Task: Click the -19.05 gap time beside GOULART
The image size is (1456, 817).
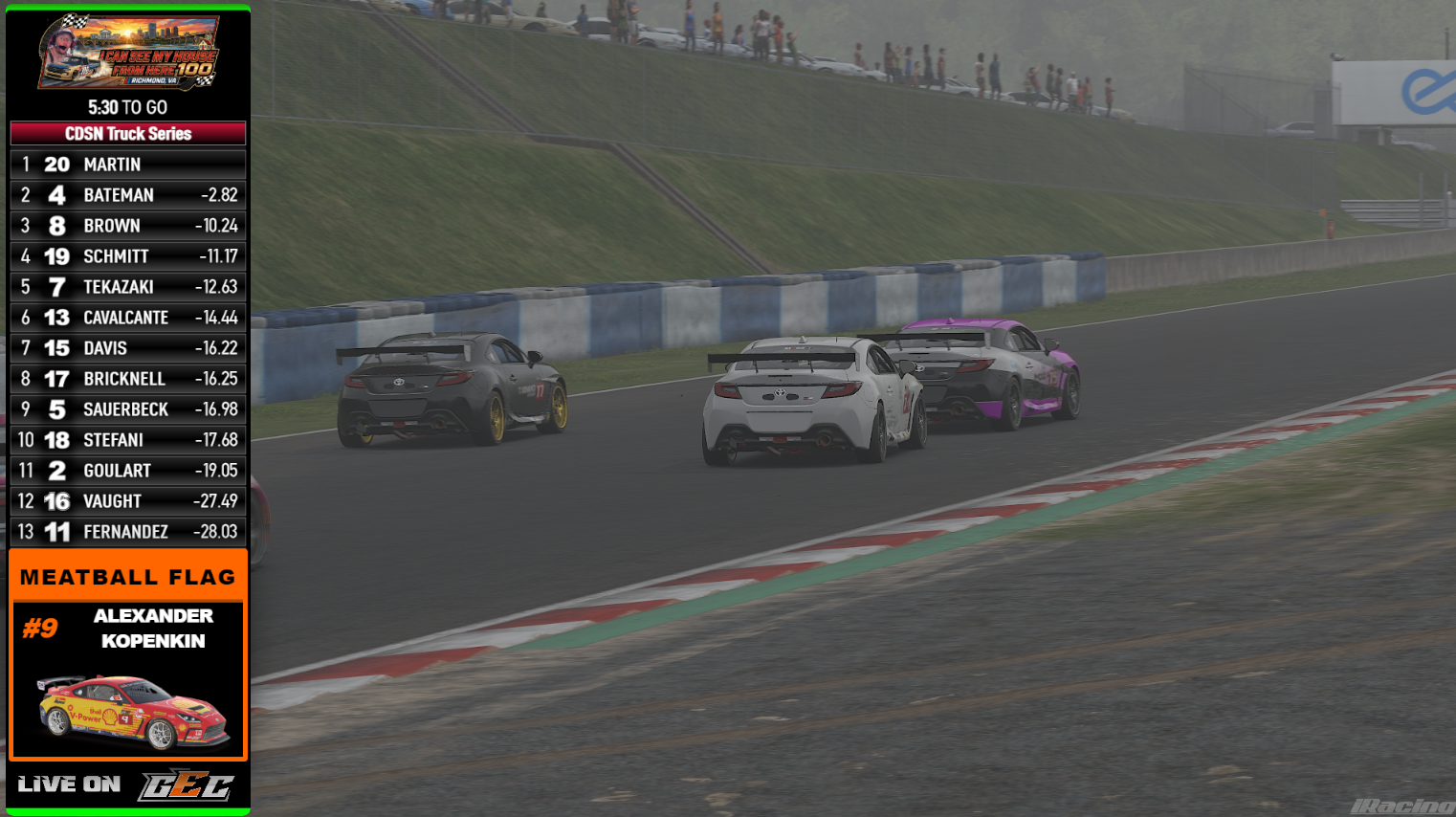Action: pyautogui.click(x=214, y=470)
